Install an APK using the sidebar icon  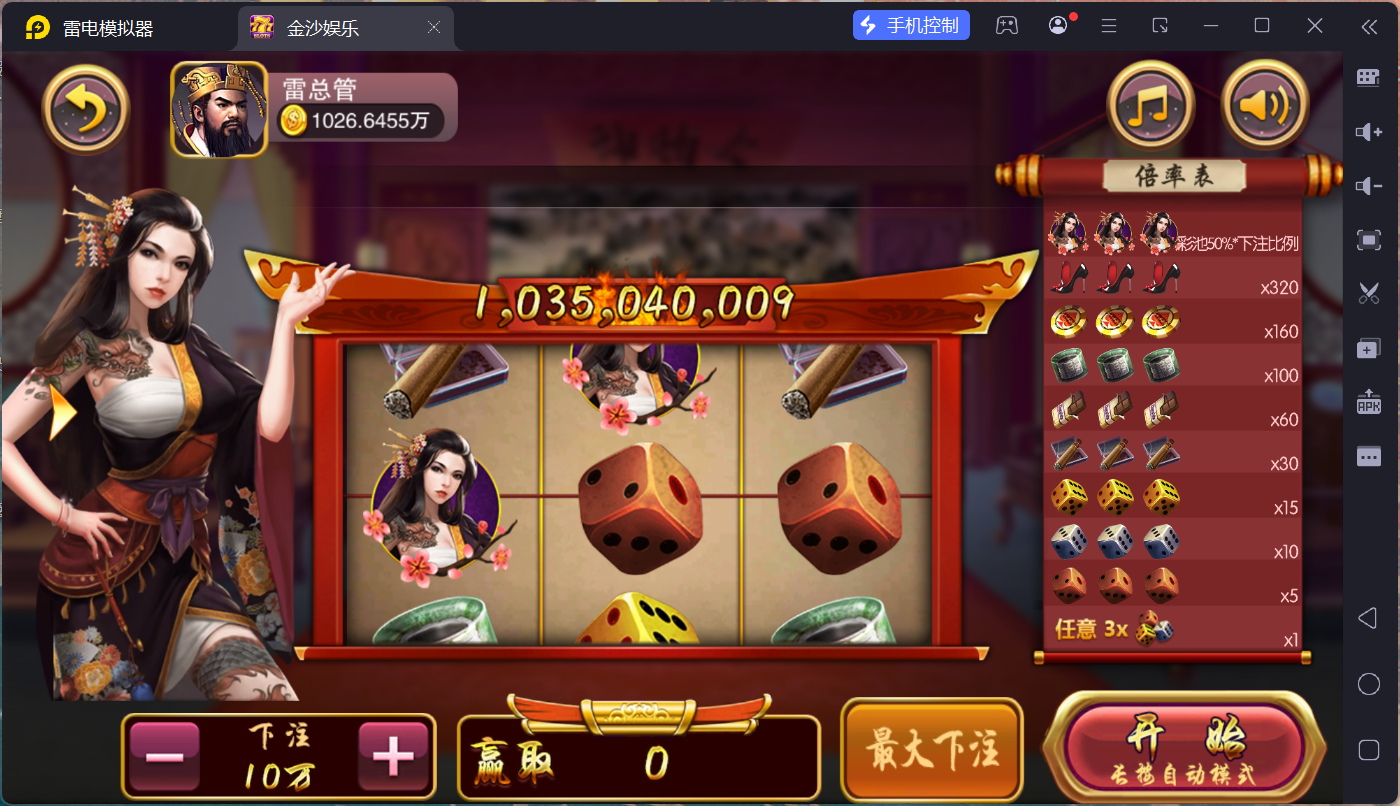(x=1370, y=401)
